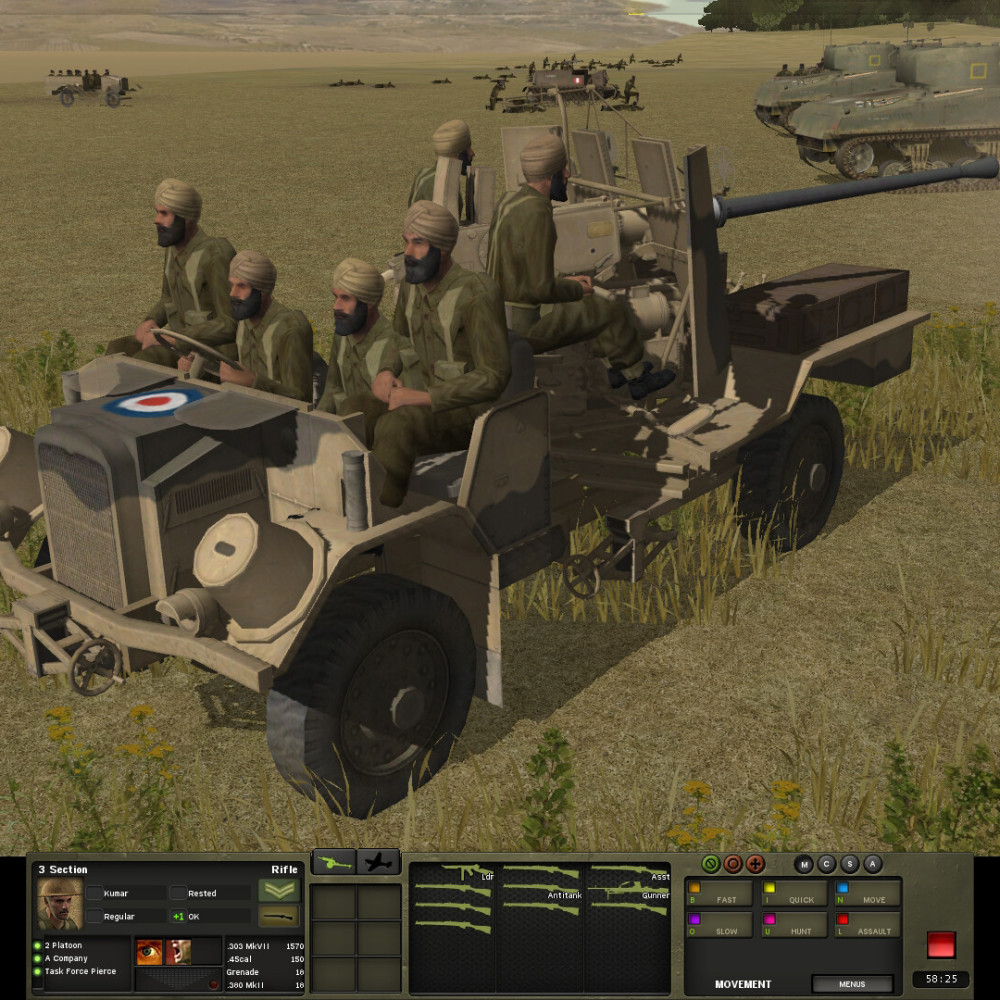Open the Menus panel
This screenshot has height=1000, width=1000.
pyautogui.click(x=851, y=984)
